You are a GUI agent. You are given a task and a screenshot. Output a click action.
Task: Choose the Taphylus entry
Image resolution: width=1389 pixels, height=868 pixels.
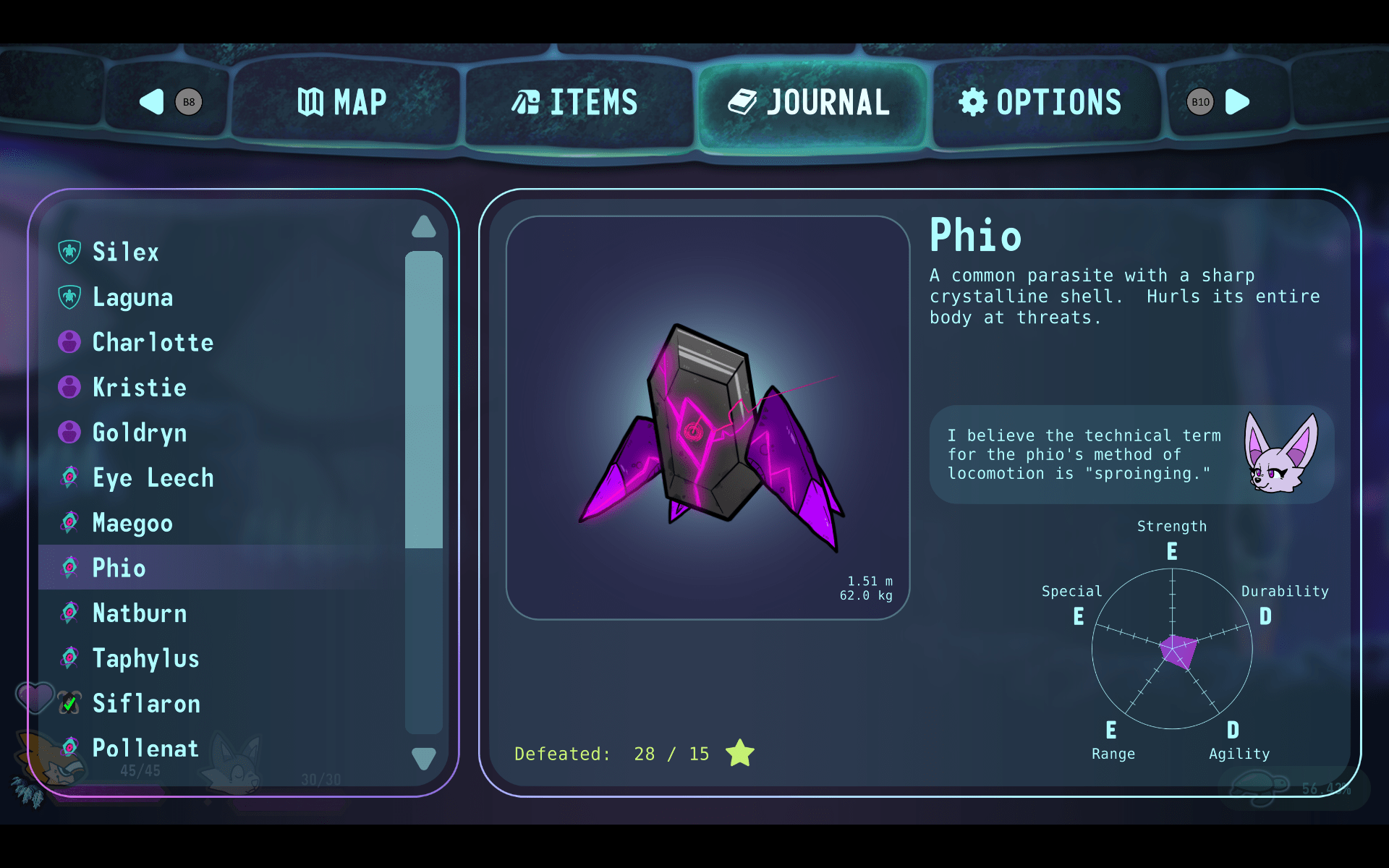pos(145,658)
